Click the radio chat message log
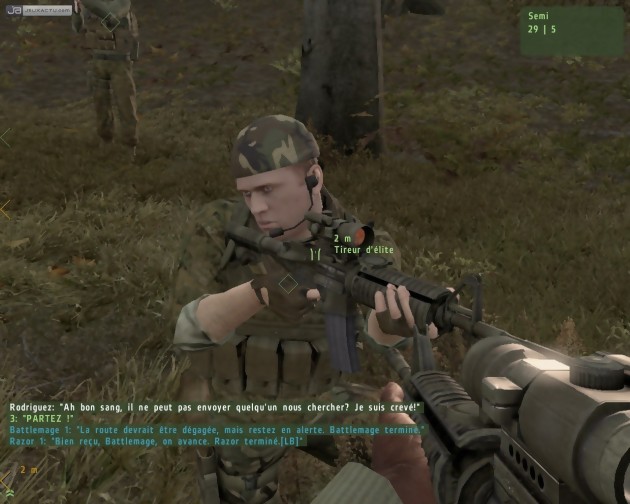This screenshot has height=504, width=630. 216,424
